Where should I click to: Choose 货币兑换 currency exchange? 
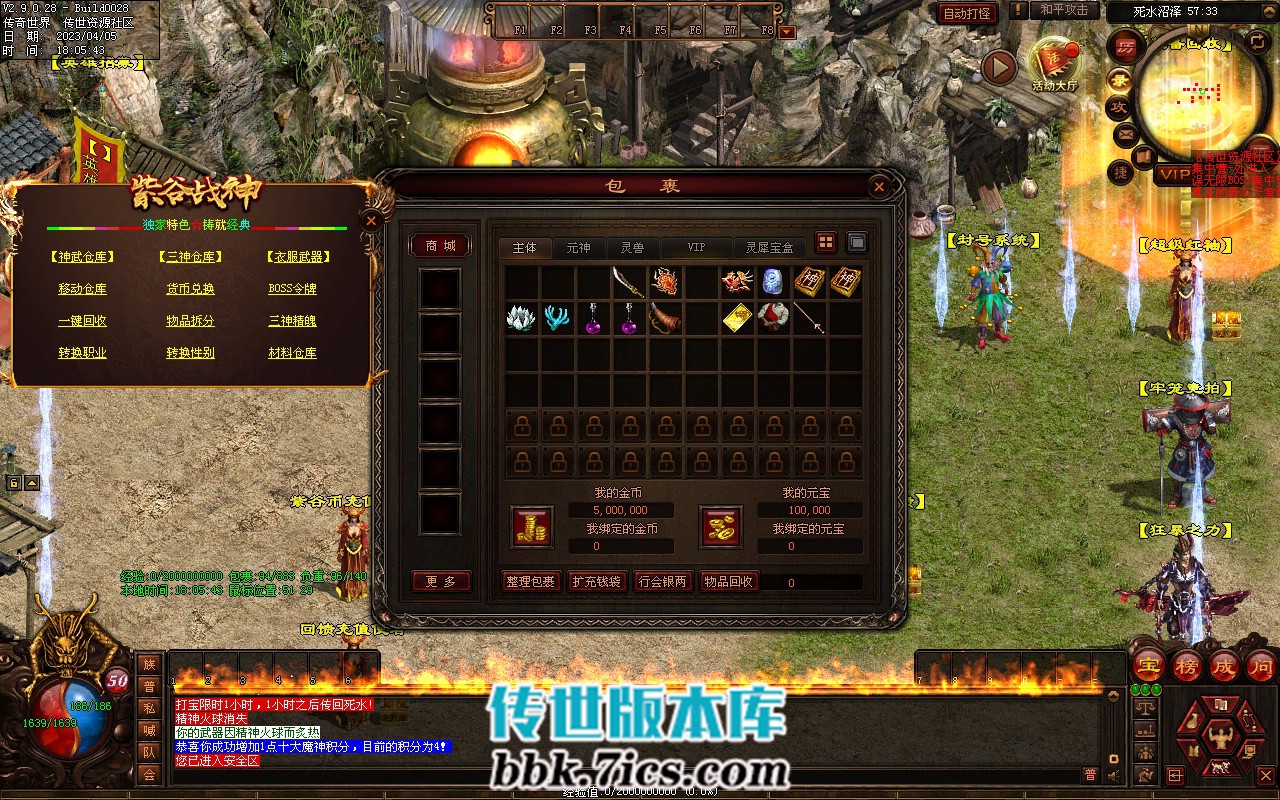click(x=190, y=289)
